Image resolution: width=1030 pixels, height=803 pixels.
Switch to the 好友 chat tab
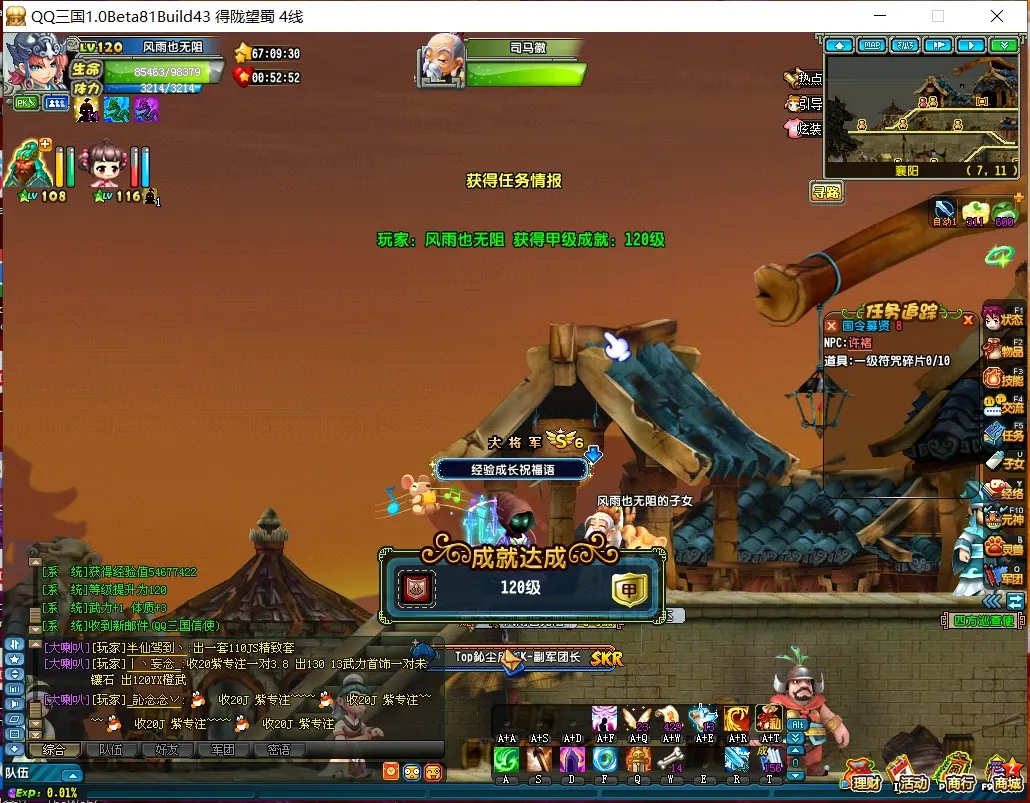167,749
